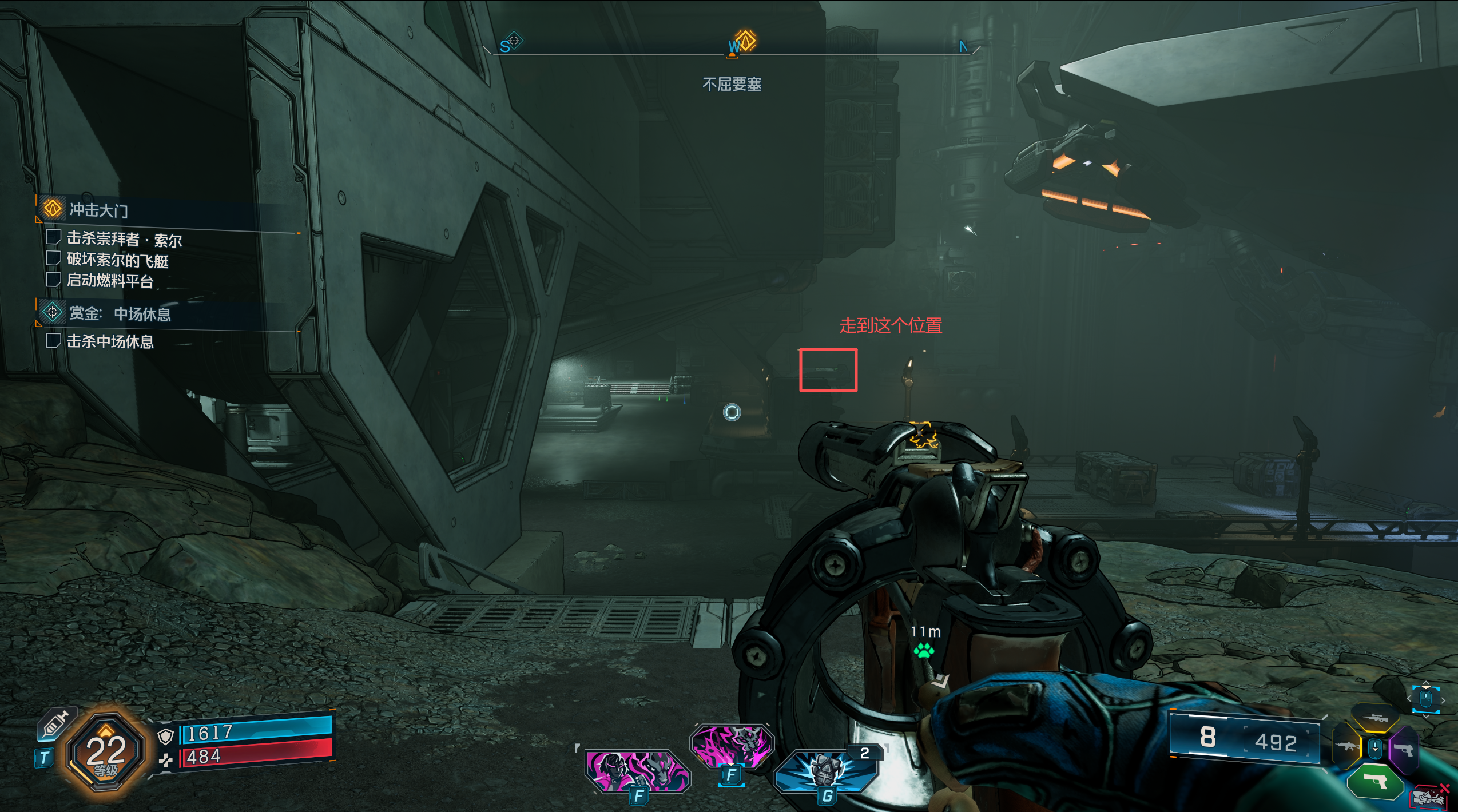Tick the 破坏索尔的飞艇 objective checkbox

[x=53, y=258]
